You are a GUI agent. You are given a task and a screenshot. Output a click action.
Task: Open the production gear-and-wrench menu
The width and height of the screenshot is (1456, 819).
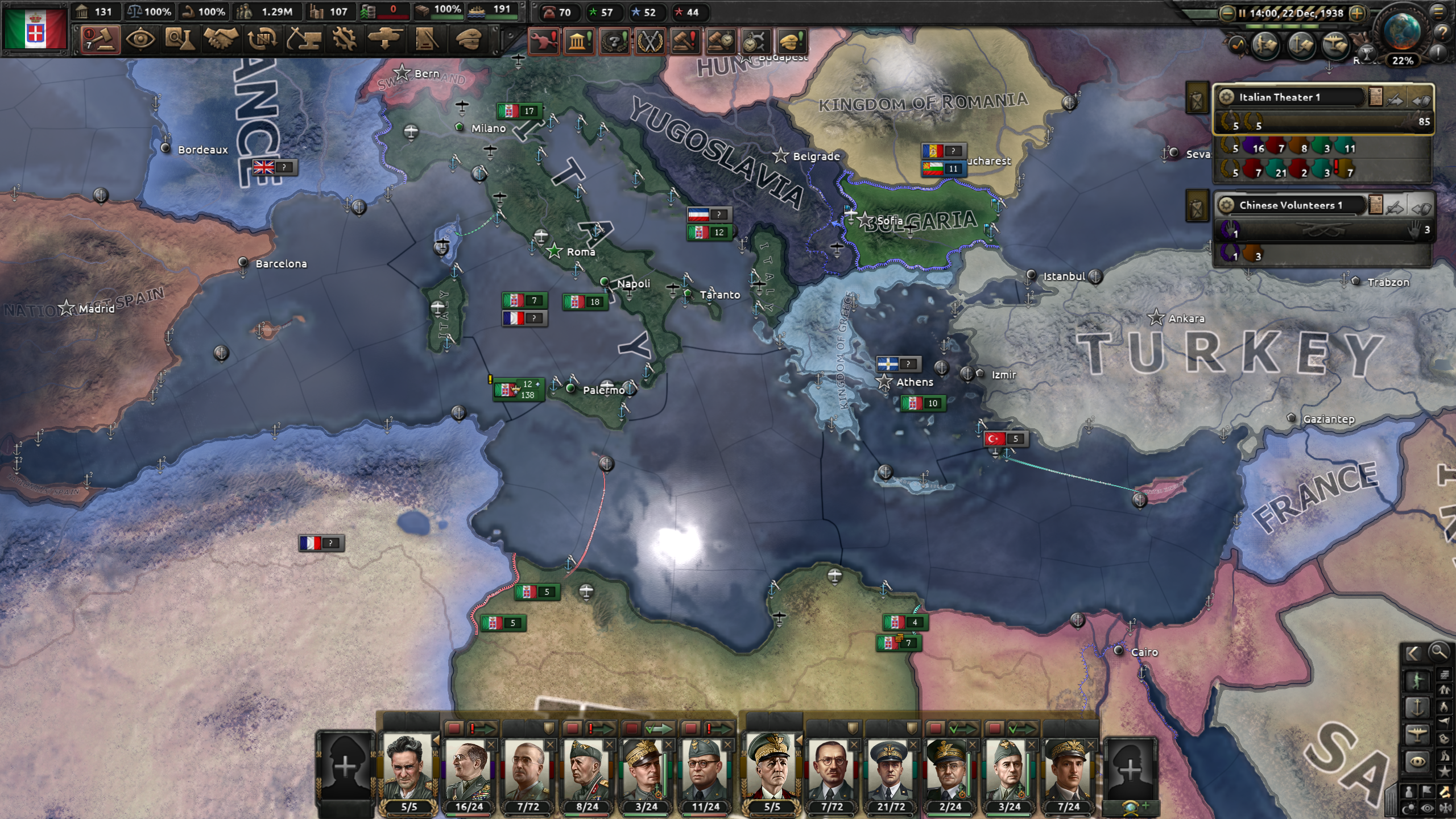click(x=345, y=40)
